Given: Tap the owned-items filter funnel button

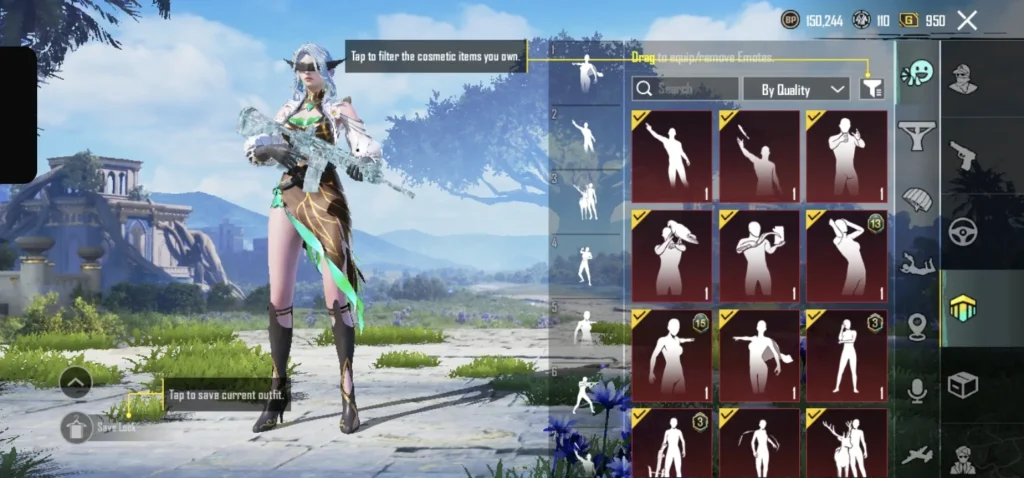Looking at the screenshot, I should (x=872, y=89).
